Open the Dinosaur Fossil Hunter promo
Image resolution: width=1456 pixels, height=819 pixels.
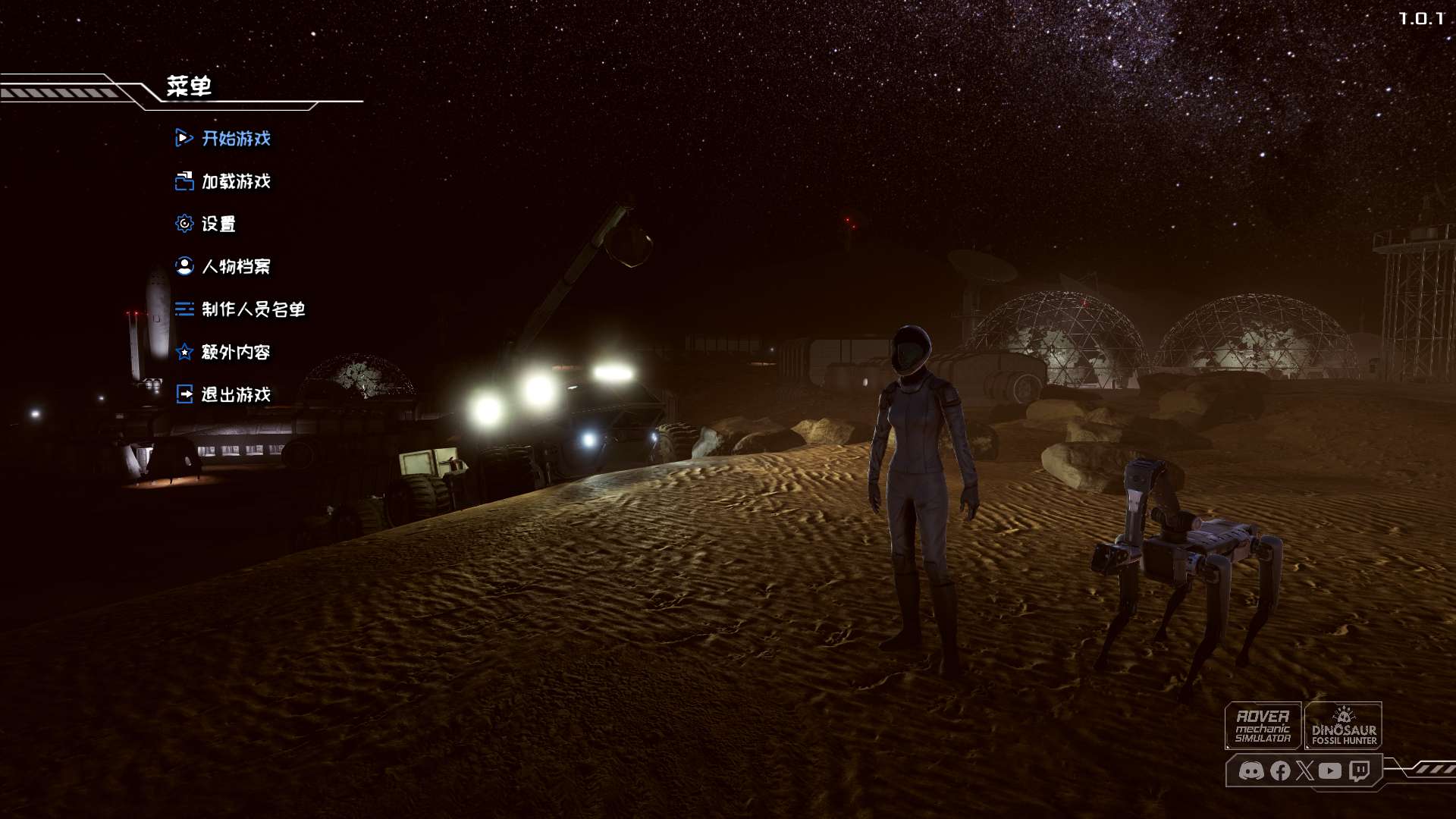point(1343,726)
